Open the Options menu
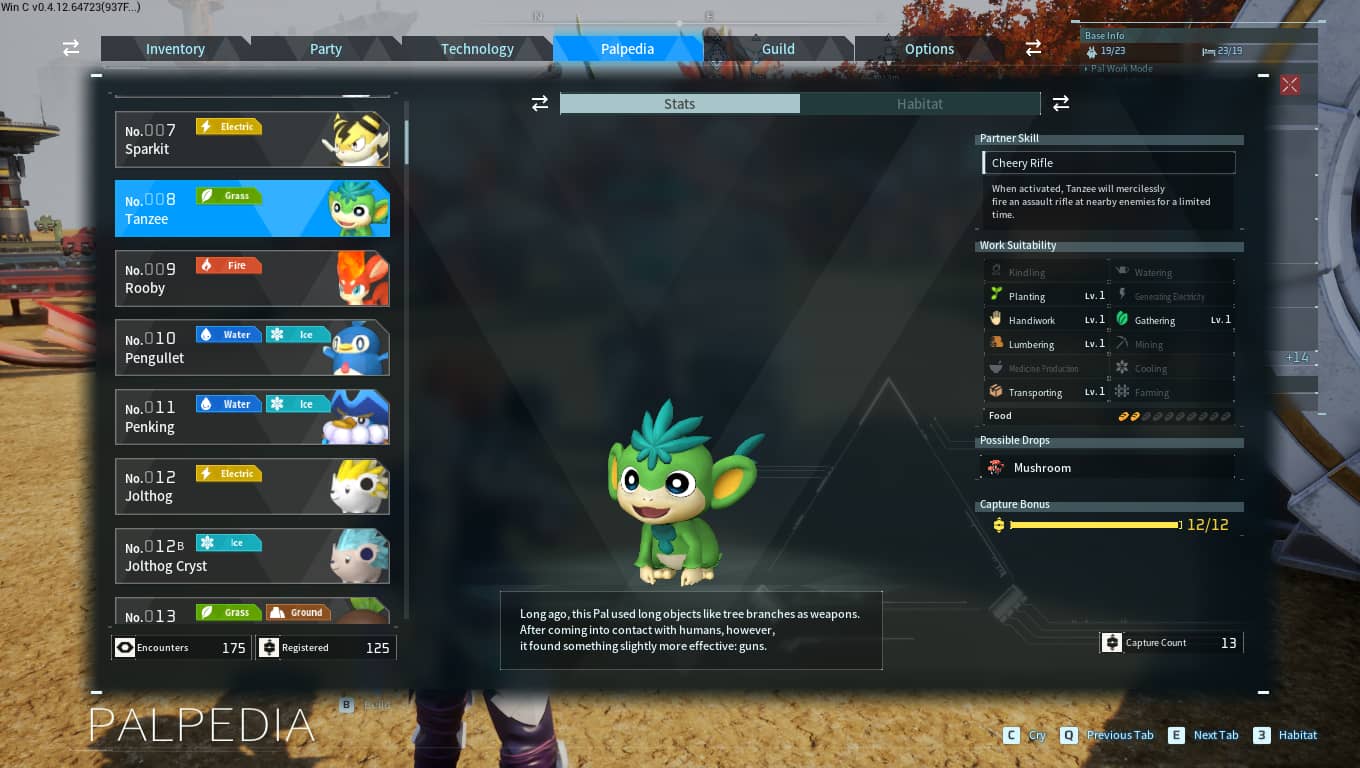The height and width of the screenshot is (768, 1360). (928, 48)
